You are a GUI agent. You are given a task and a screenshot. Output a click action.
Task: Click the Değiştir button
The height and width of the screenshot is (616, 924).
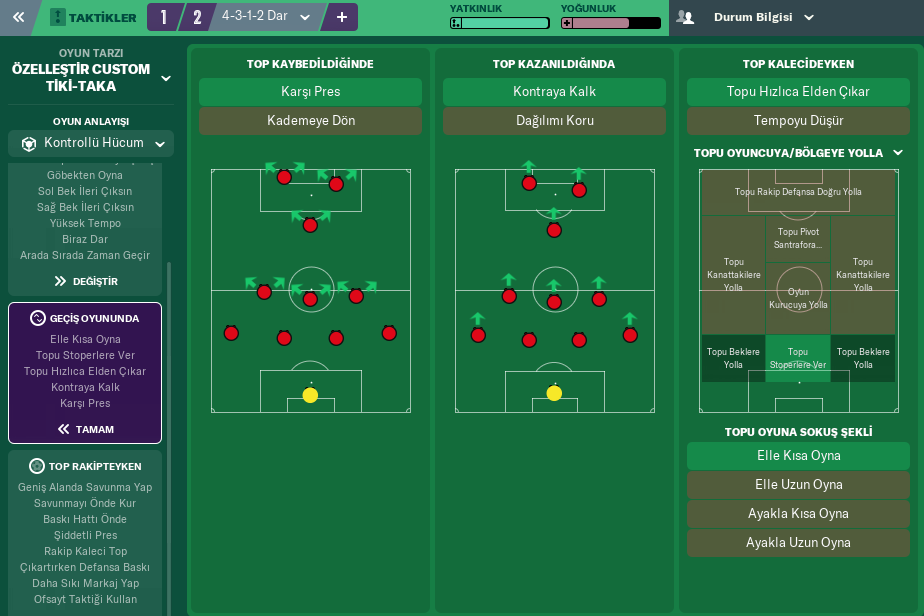point(86,281)
